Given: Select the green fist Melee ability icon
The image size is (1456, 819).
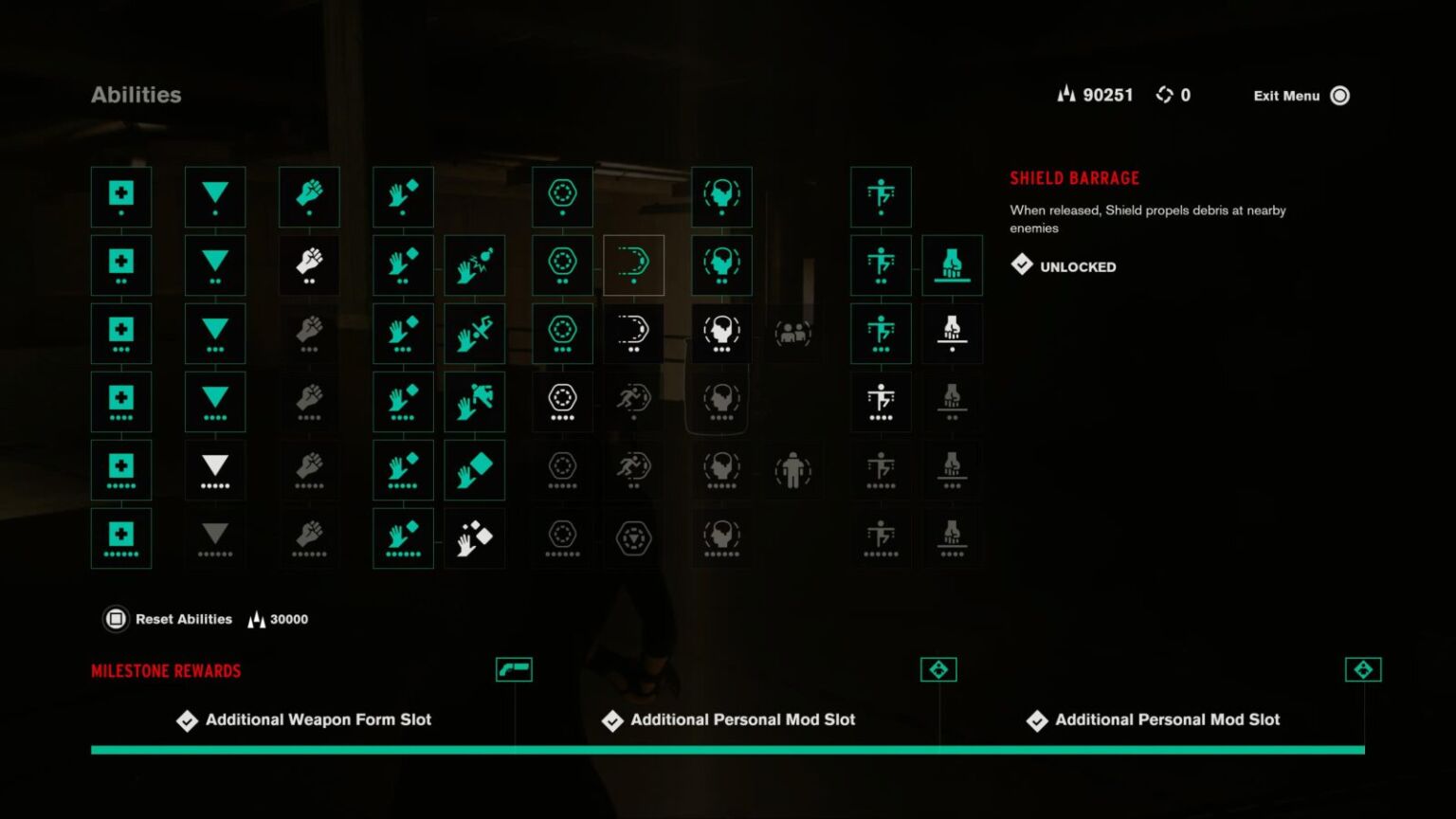Looking at the screenshot, I should click(x=309, y=196).
